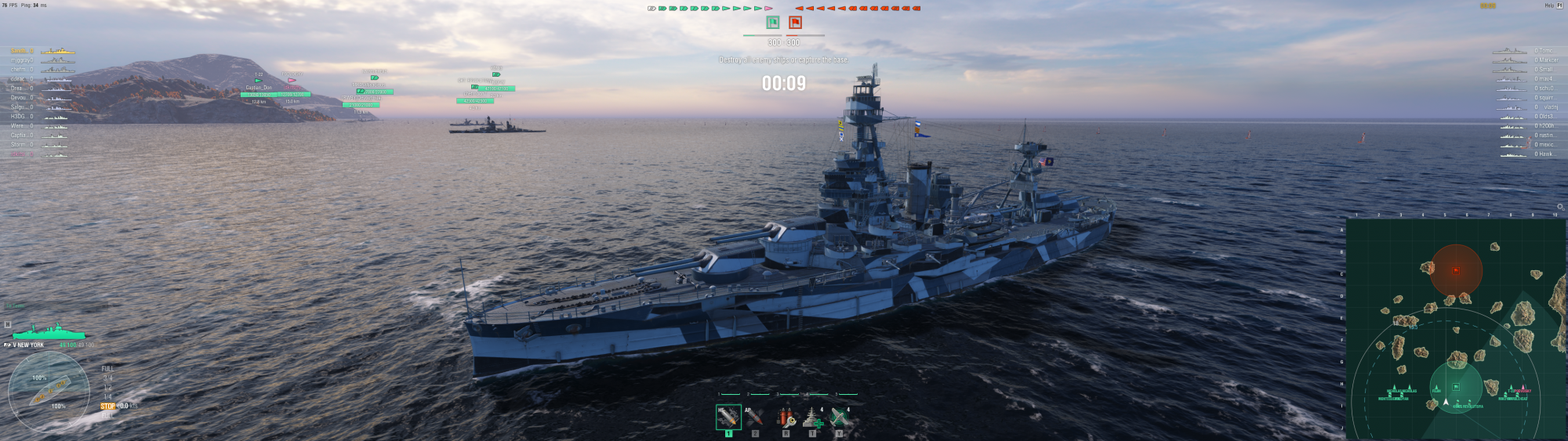Activate the Damage Control Party consumable
The height and width of the screenshot is (441, 1568).
click(786, 418)
